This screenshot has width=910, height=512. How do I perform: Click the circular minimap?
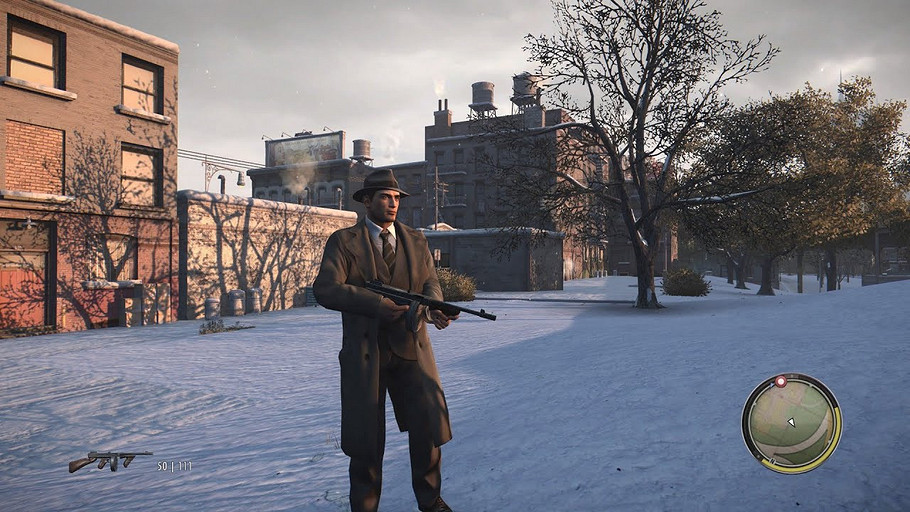[791, 423]
